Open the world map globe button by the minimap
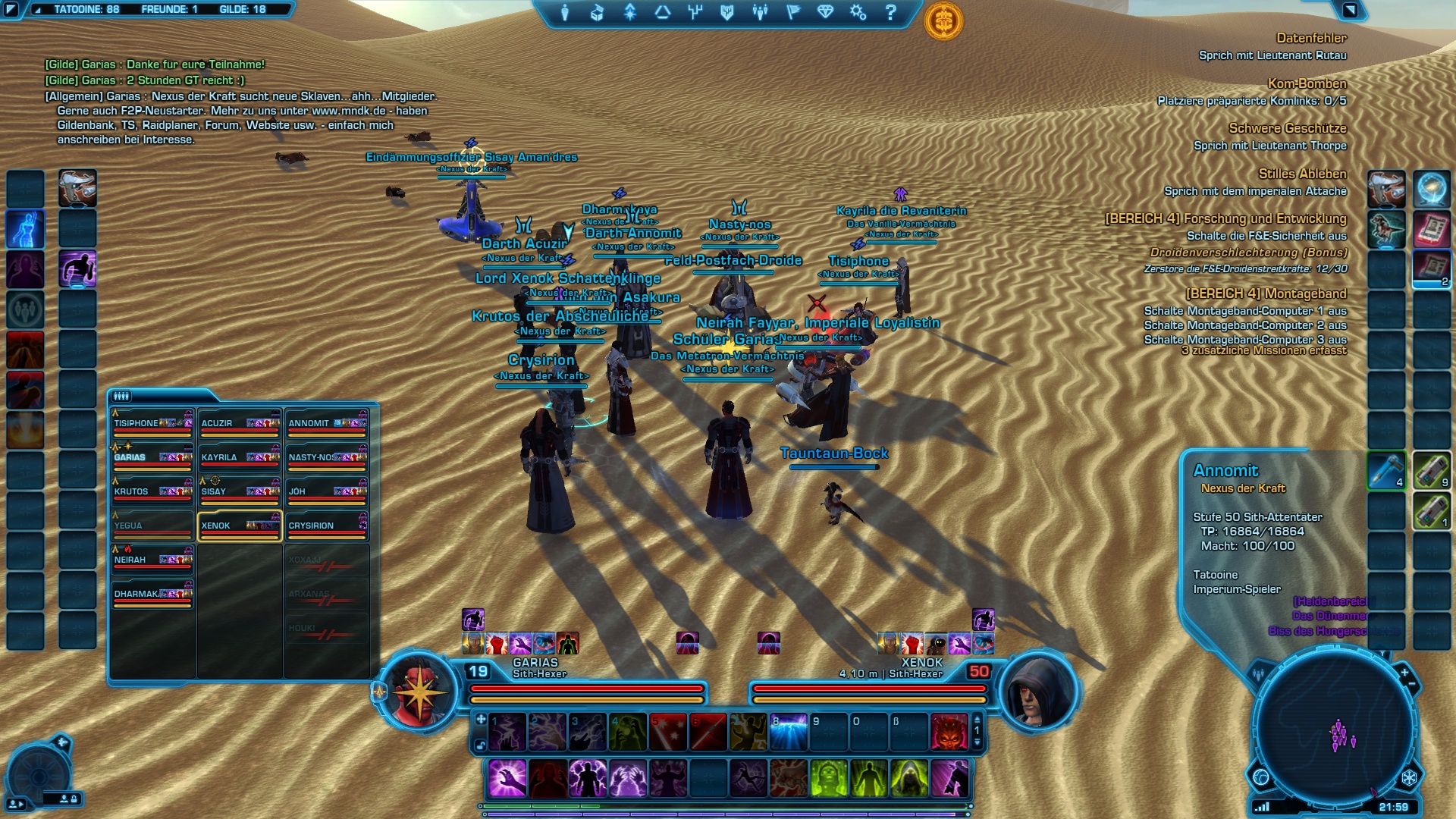The height and width of the screenshot is (819, 1456). pos(1261,777)
